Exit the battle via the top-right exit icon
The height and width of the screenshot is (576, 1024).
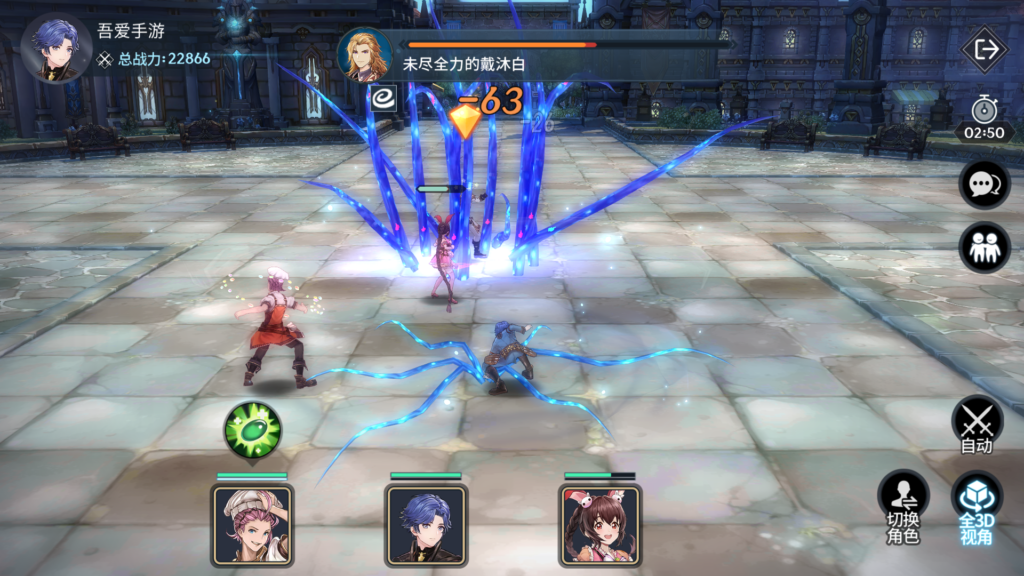point(985,51)
